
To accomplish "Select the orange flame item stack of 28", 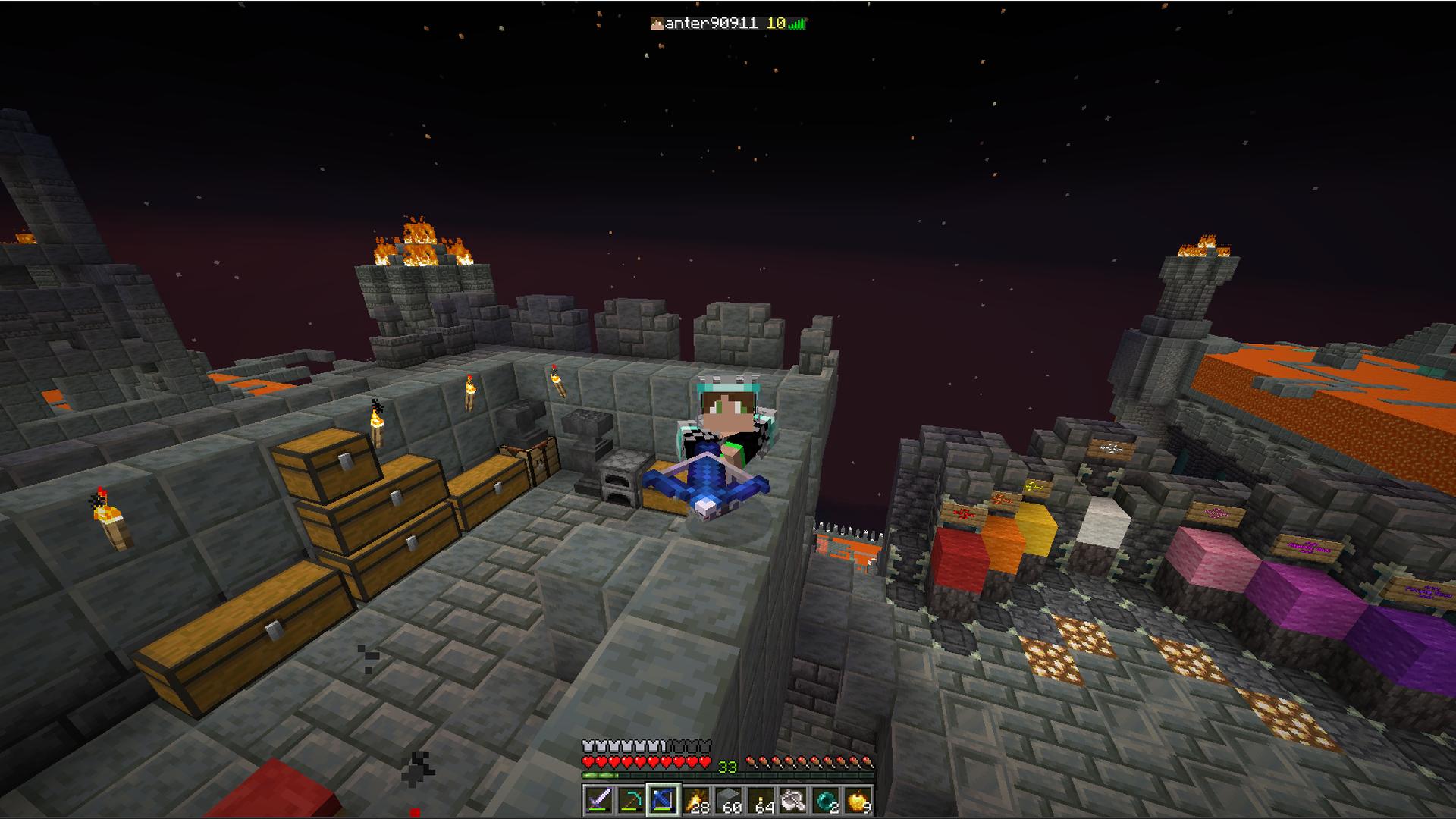I will click(x=695, y=800).
